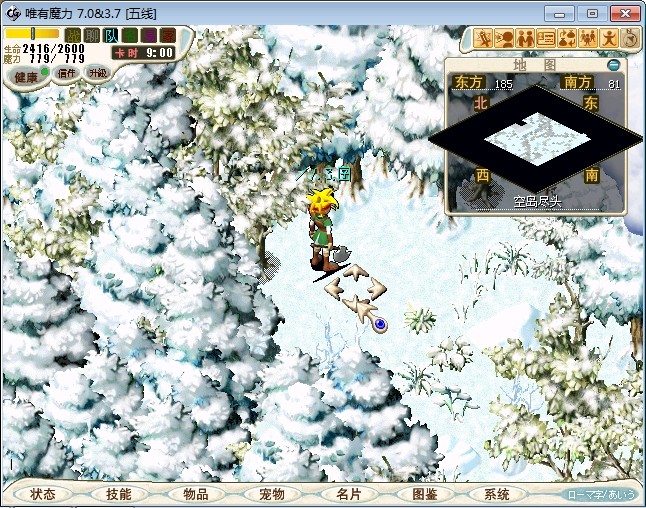
Task: Close the game window
Action: [x=624, y=13]
